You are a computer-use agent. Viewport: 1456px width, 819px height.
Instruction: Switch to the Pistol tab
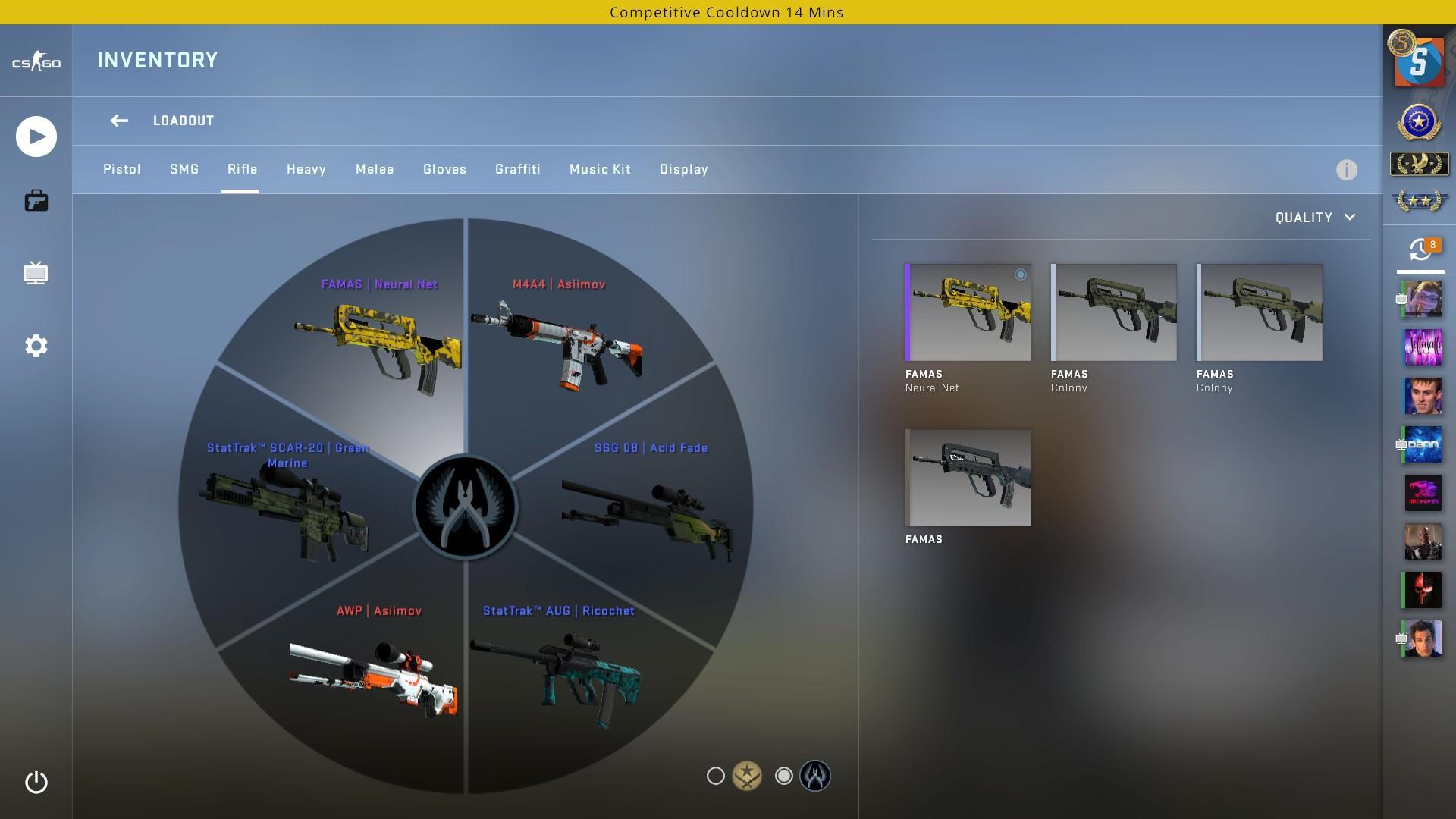pyautogui.click(x=122, y=169)
